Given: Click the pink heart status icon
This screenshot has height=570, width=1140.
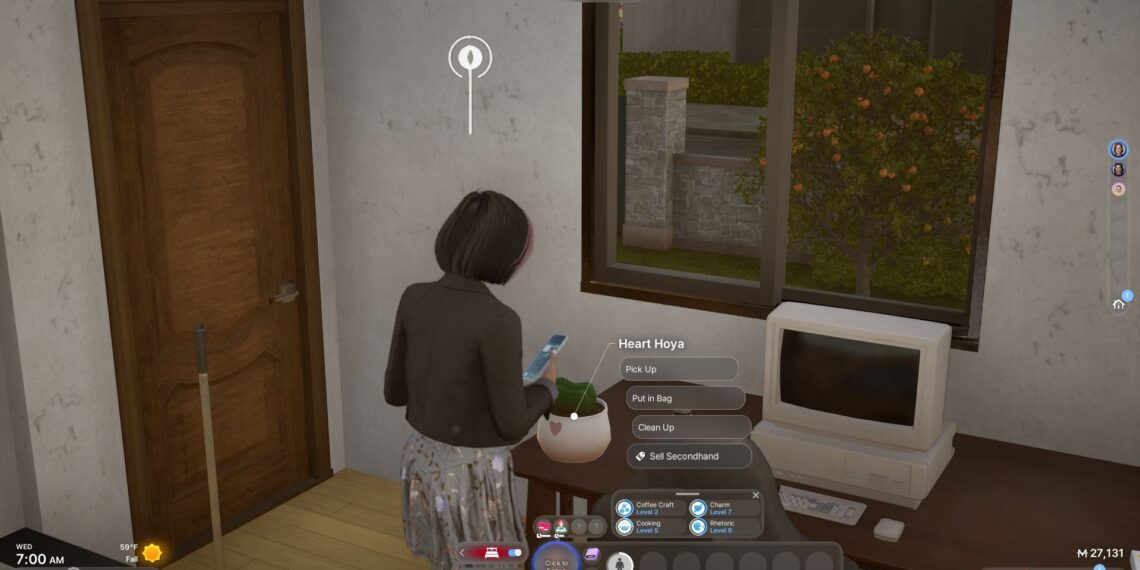Looking at the screenshot, I should point(544,526).
